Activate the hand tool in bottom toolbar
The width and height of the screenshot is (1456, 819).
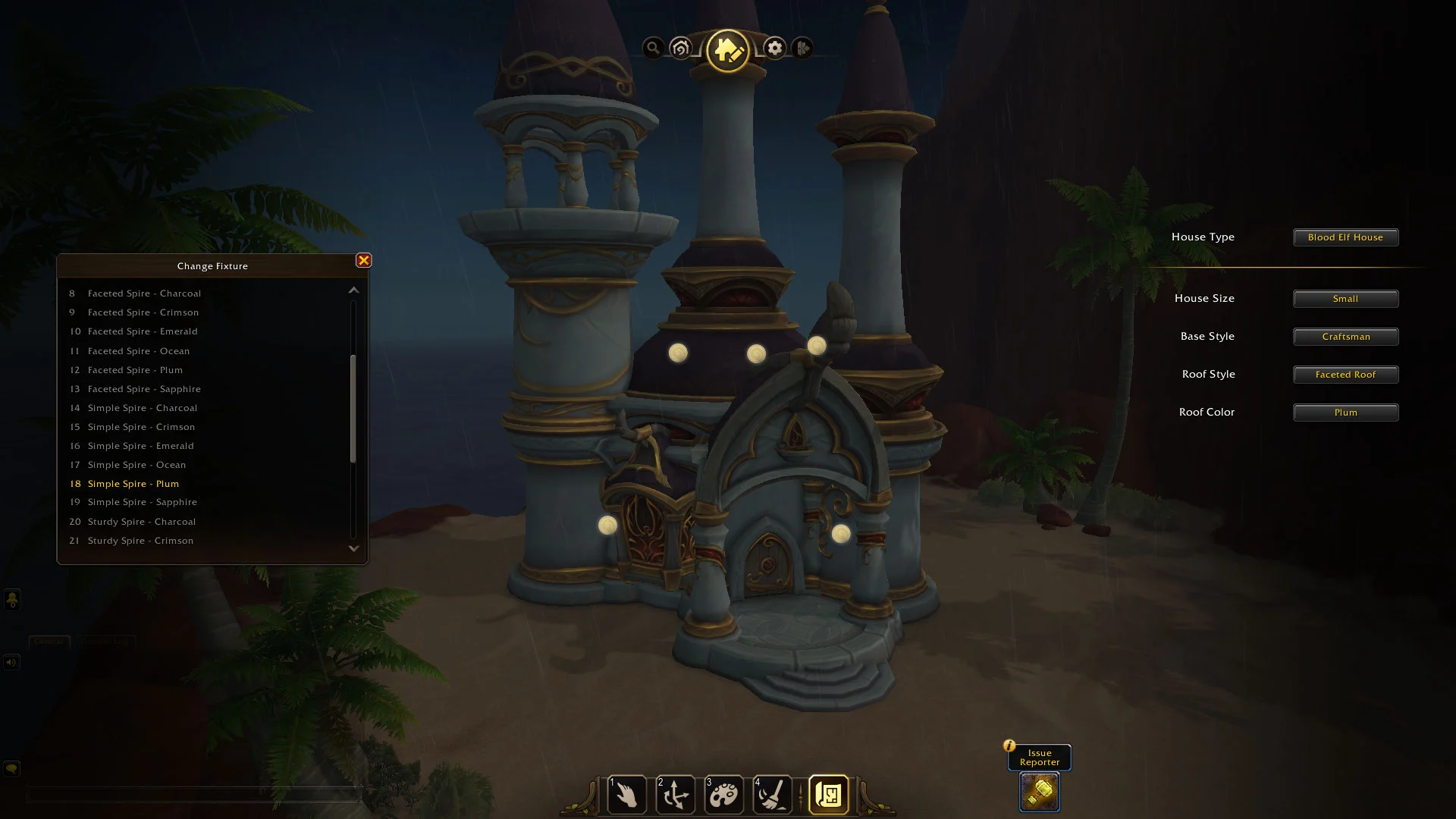pyautogui.click(x=627, y=795)
